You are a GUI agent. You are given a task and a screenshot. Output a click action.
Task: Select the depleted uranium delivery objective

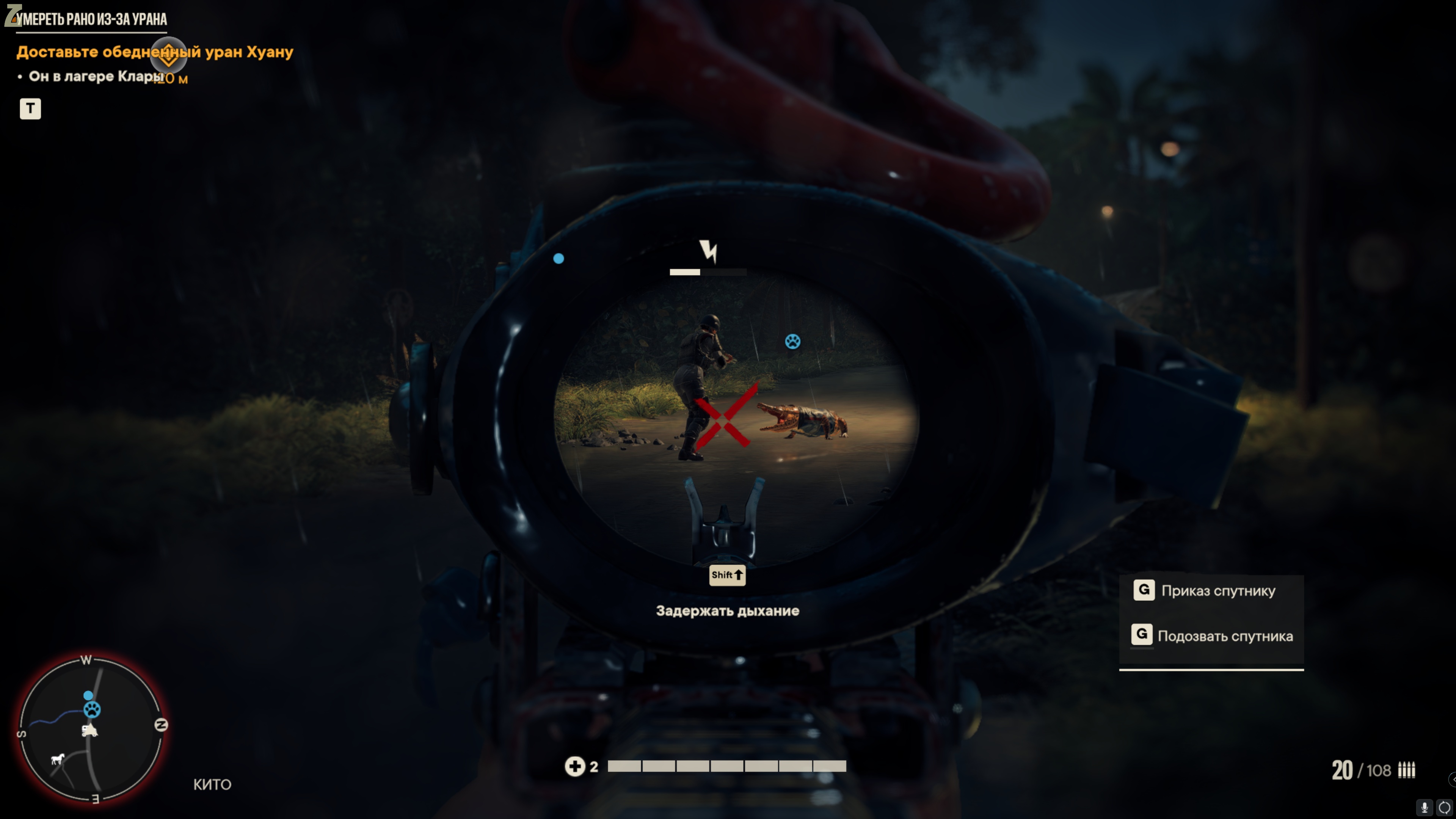pyautogui.click(x=154, y=52)
